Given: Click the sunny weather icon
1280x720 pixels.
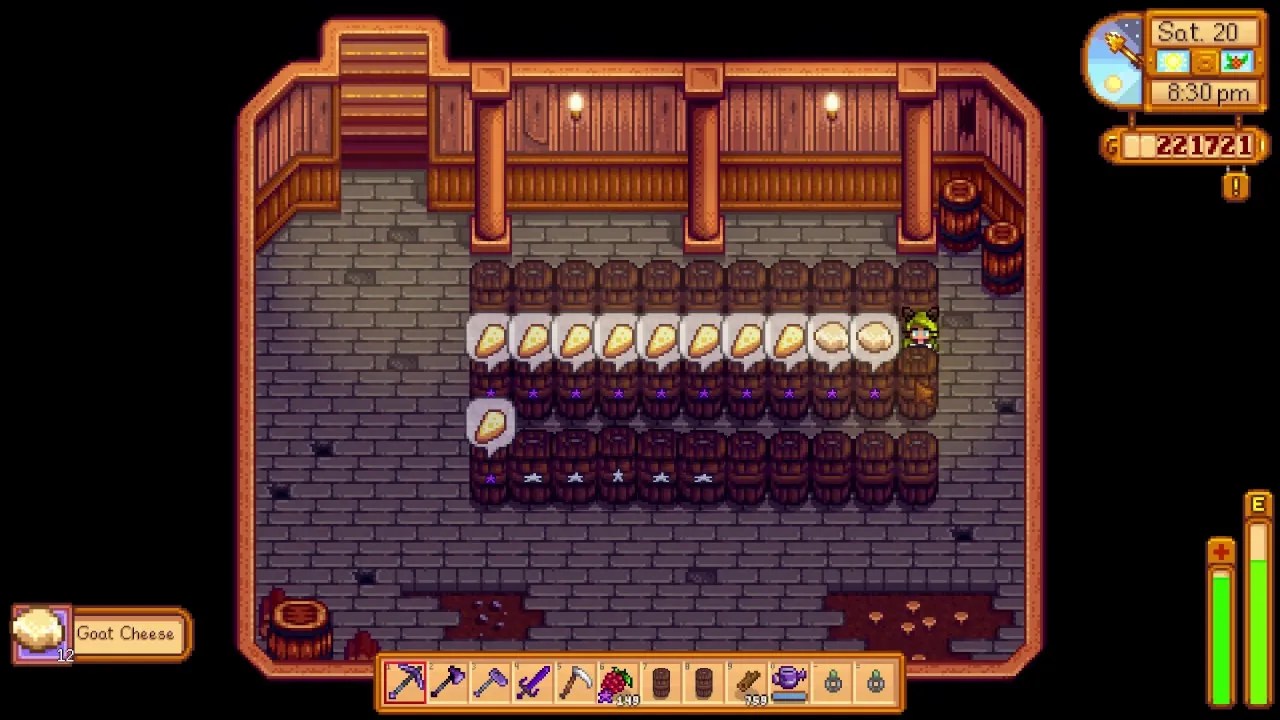Looking at the screenshot, I should (x=1171, y=62).
